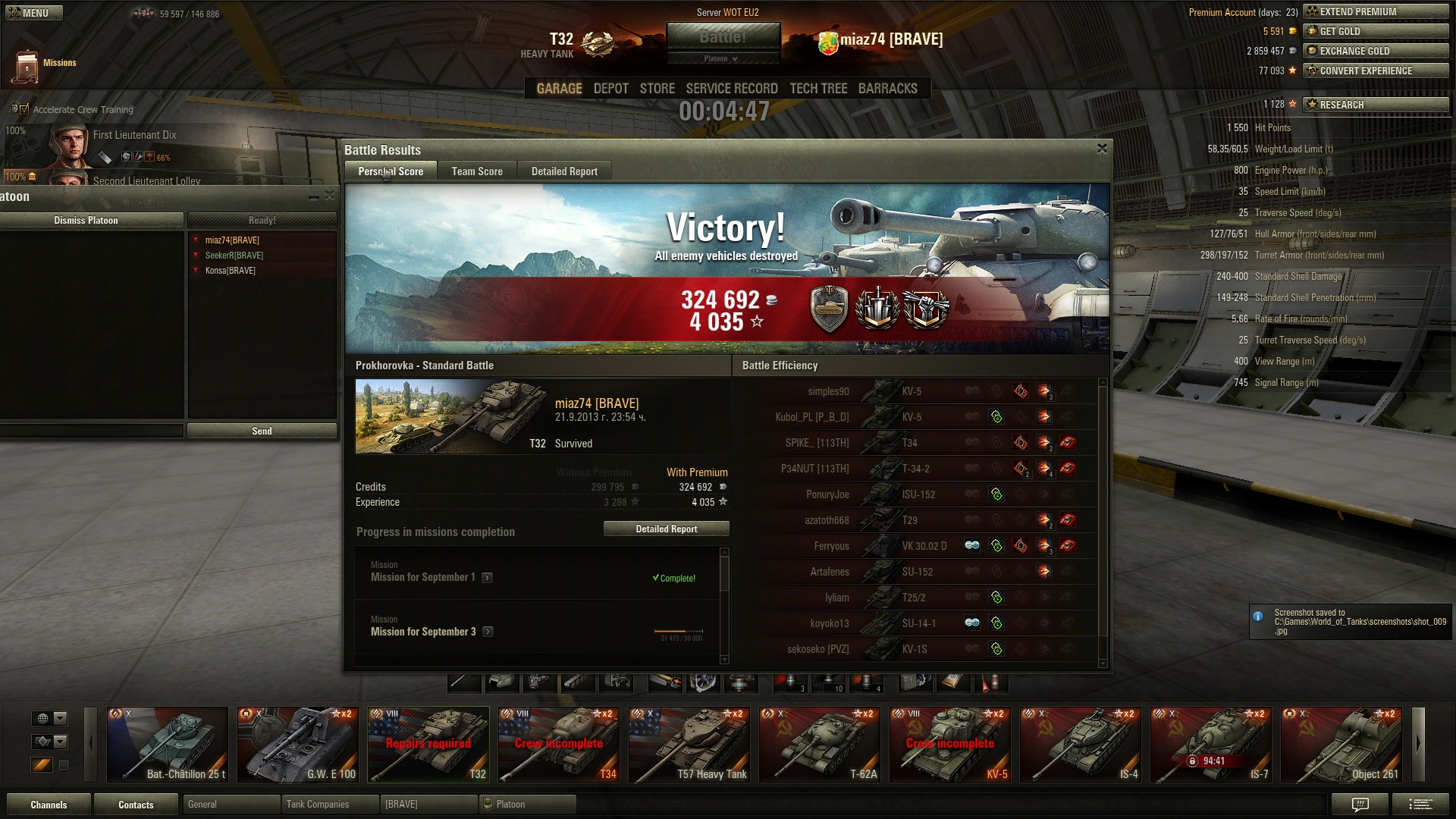Choose the T57 Heavy Tank from carousel
The image size is (1456, 819).
(x=689, y=745)
